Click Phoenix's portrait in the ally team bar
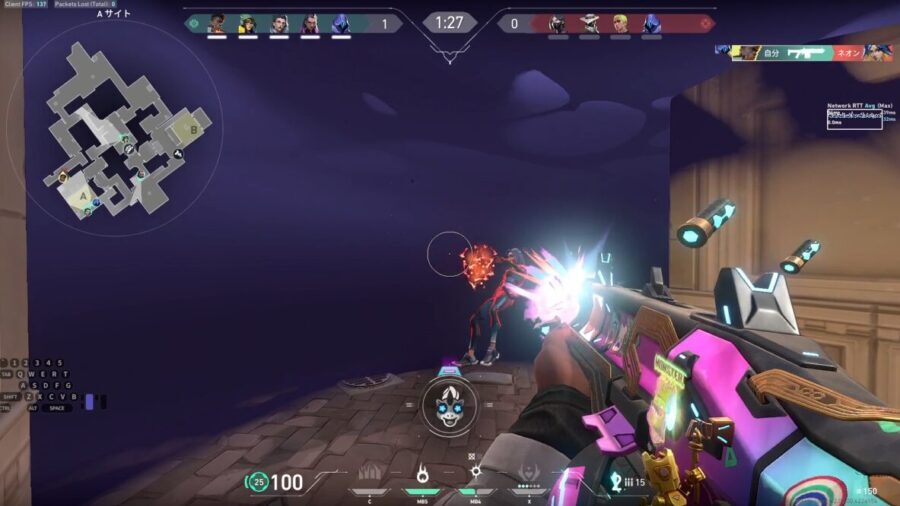The image size is (900, 506). pyautogui.click(x=217, y=23)
